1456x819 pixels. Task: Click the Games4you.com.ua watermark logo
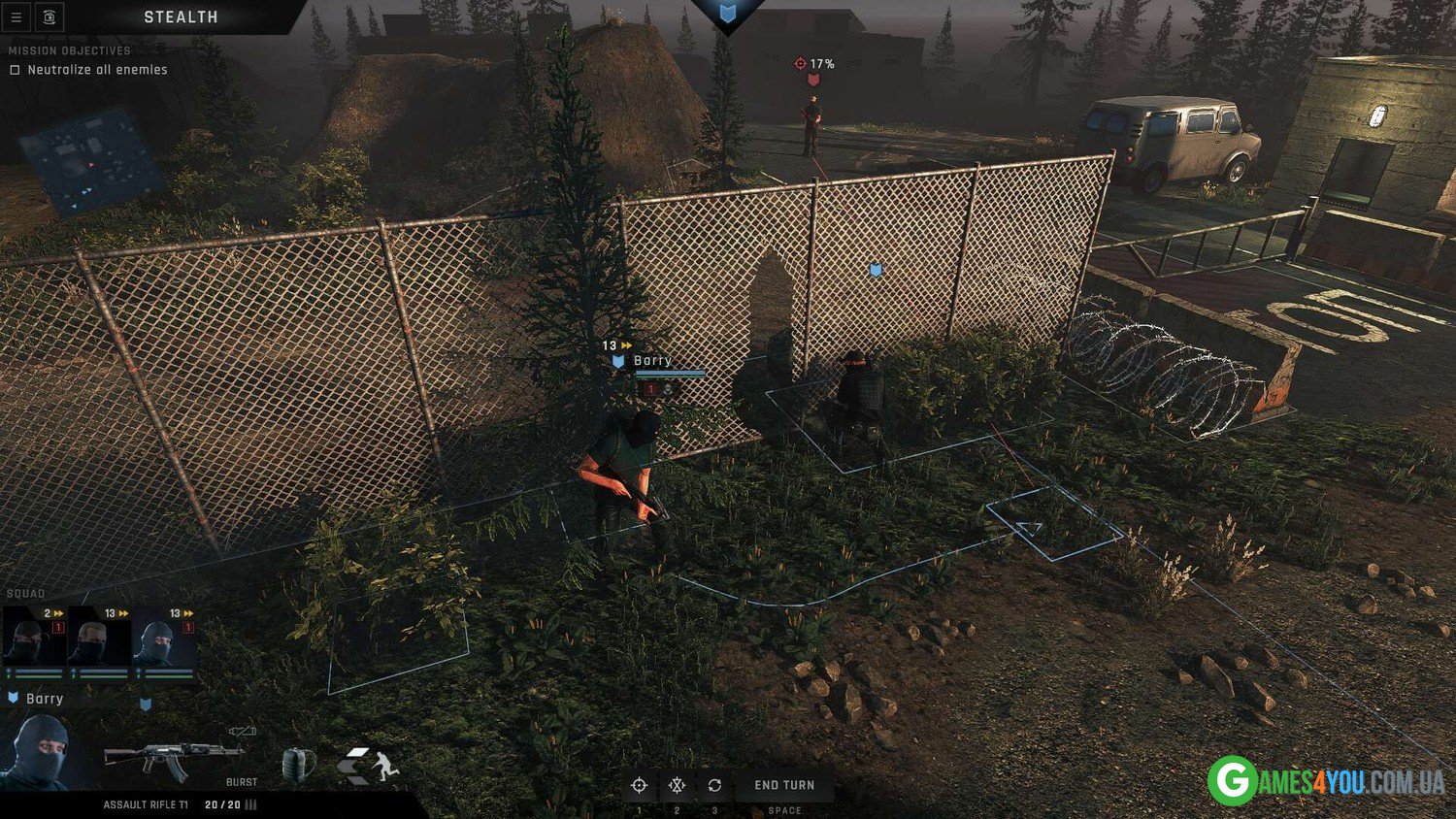click(1326, 781)
